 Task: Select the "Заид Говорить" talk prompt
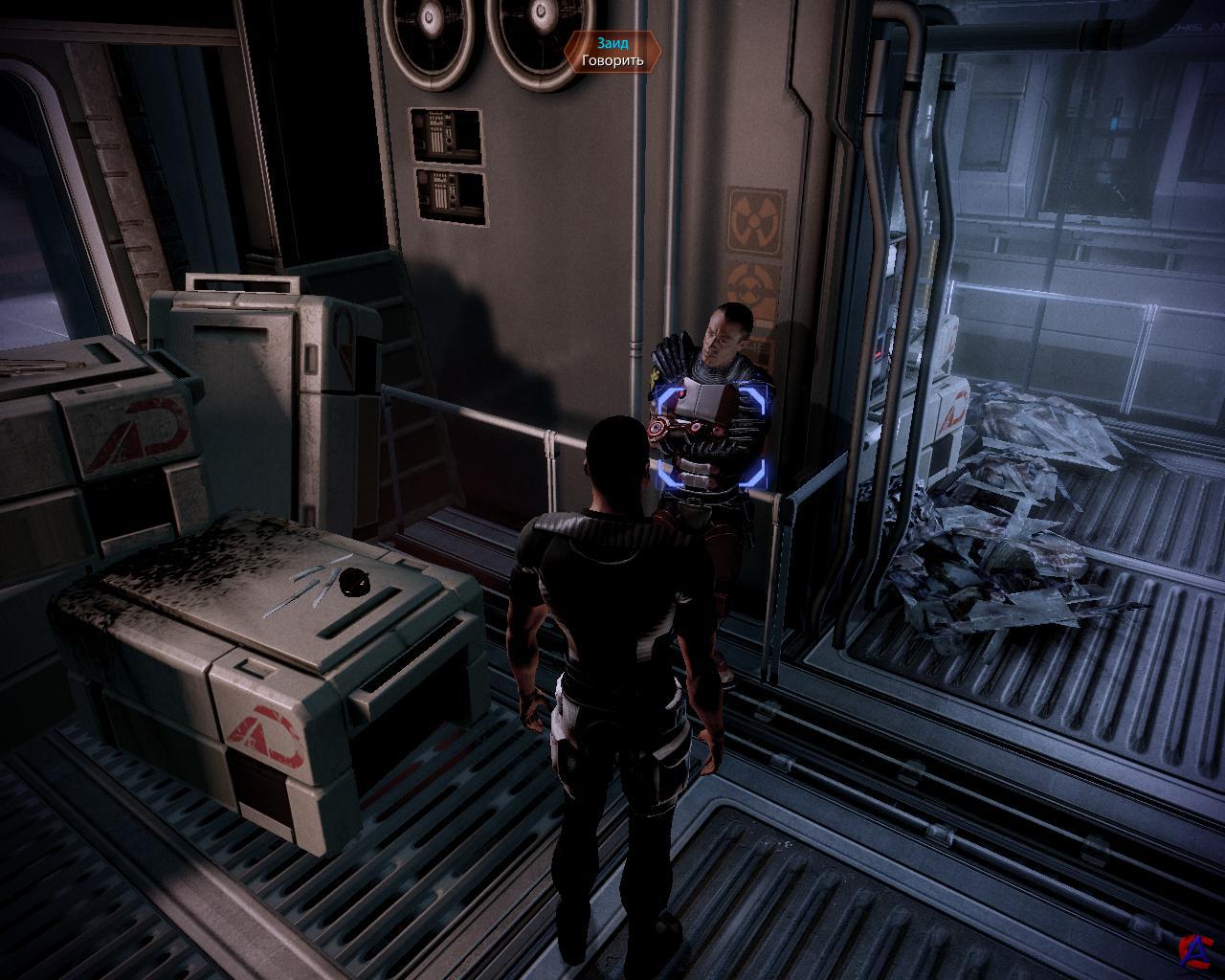click(x=612, y=52)
